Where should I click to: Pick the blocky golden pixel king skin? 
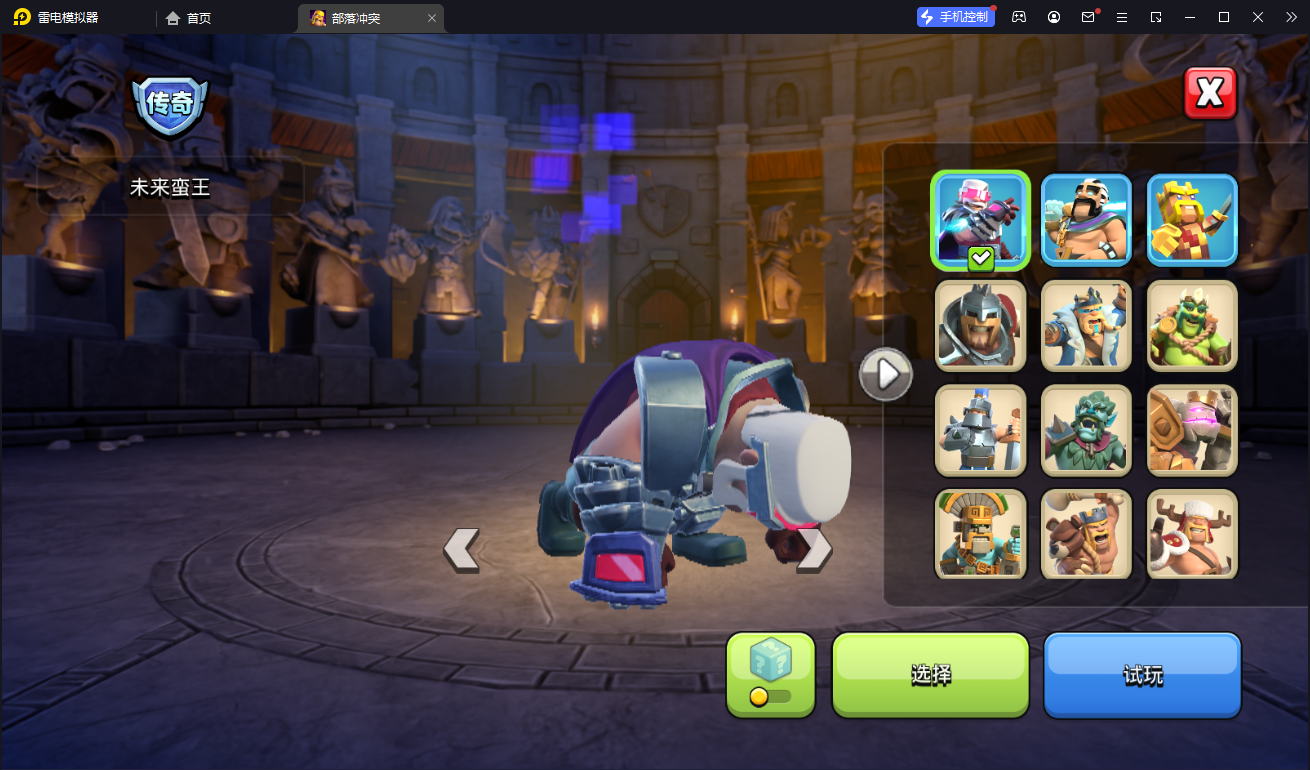(x=1192, y=220)
